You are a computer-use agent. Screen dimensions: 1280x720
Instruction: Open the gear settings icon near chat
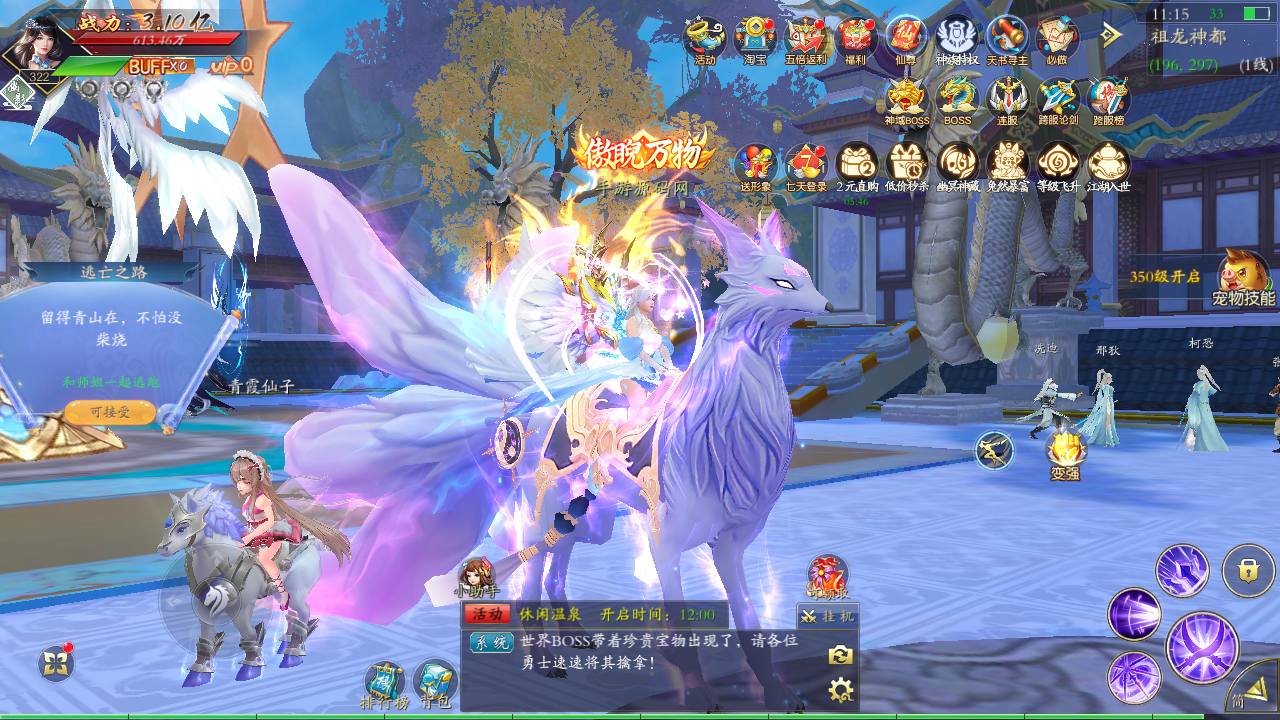click(x=838, y=688)
